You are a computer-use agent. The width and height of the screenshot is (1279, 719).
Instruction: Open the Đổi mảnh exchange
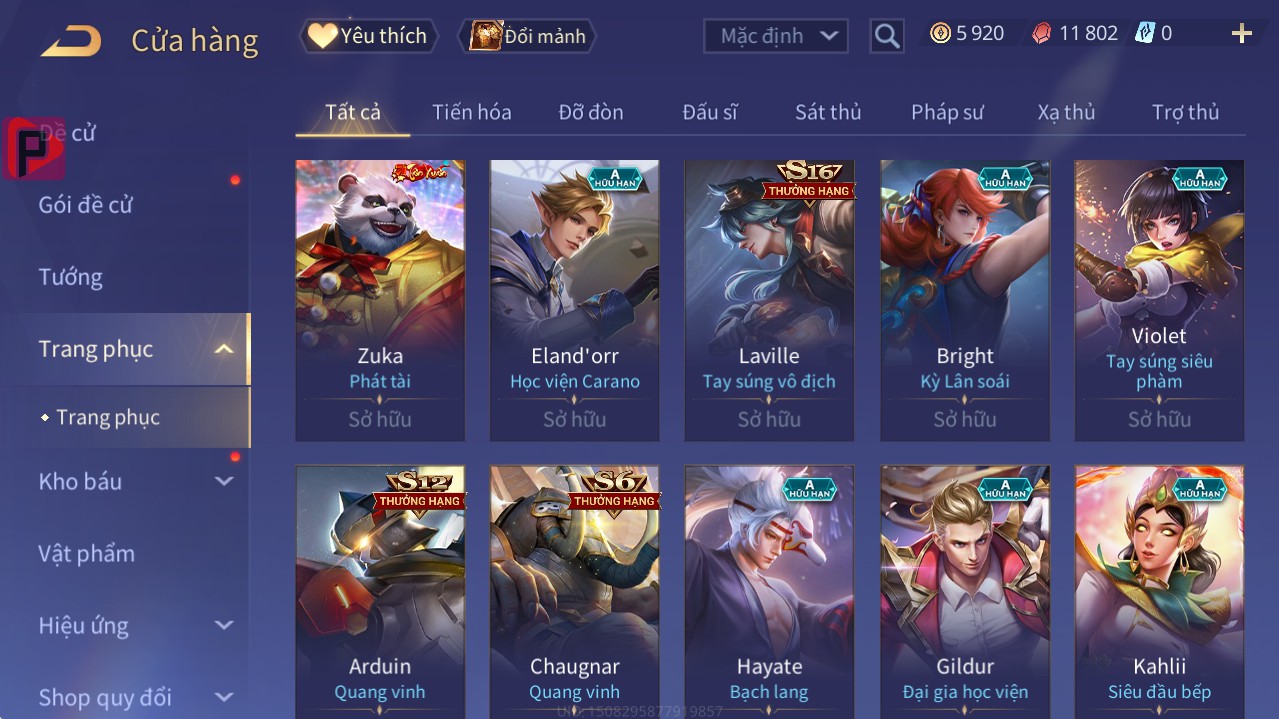click(x=527, y=36)
